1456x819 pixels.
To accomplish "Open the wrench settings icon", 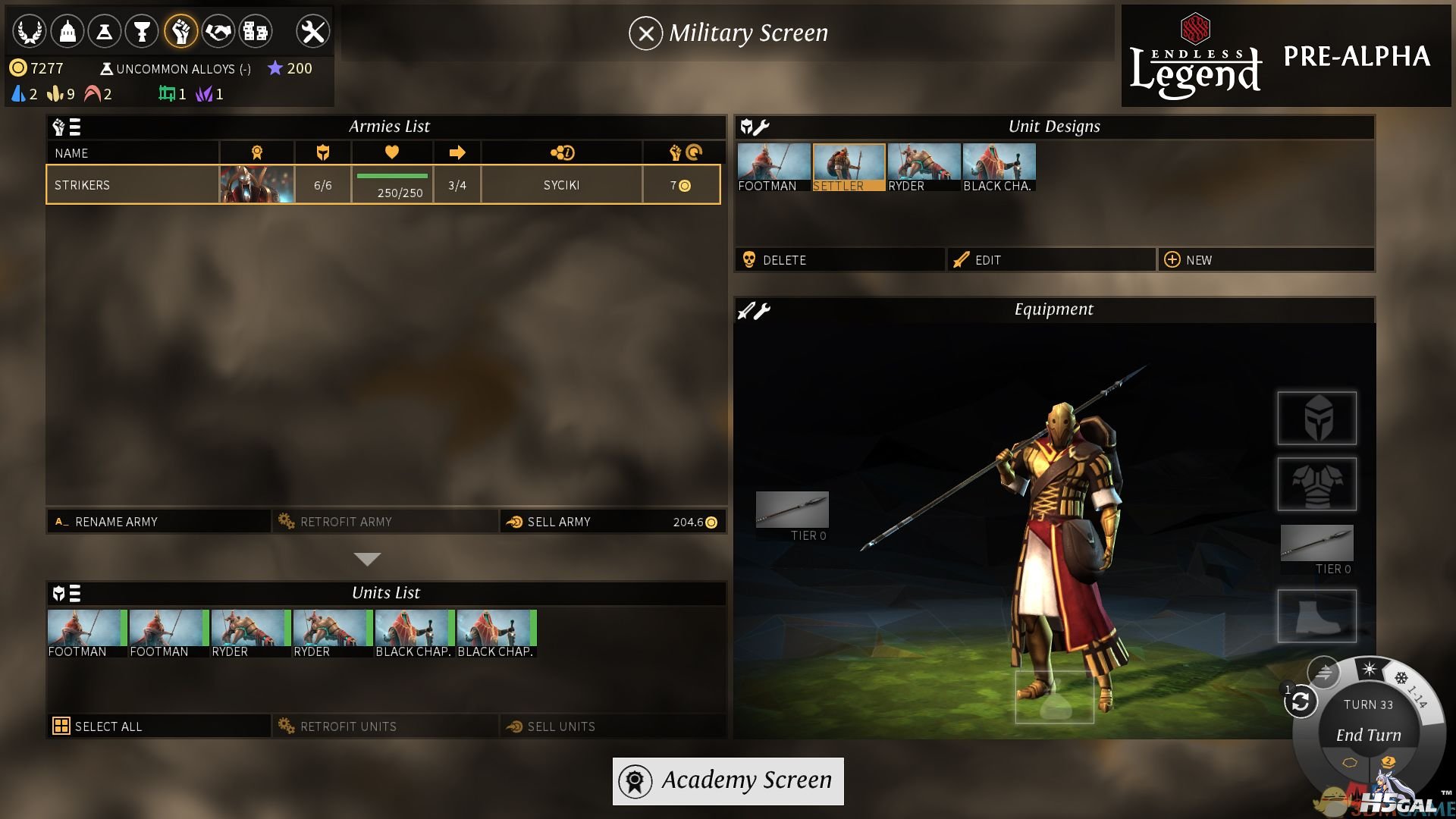I will tap(312, 32).
